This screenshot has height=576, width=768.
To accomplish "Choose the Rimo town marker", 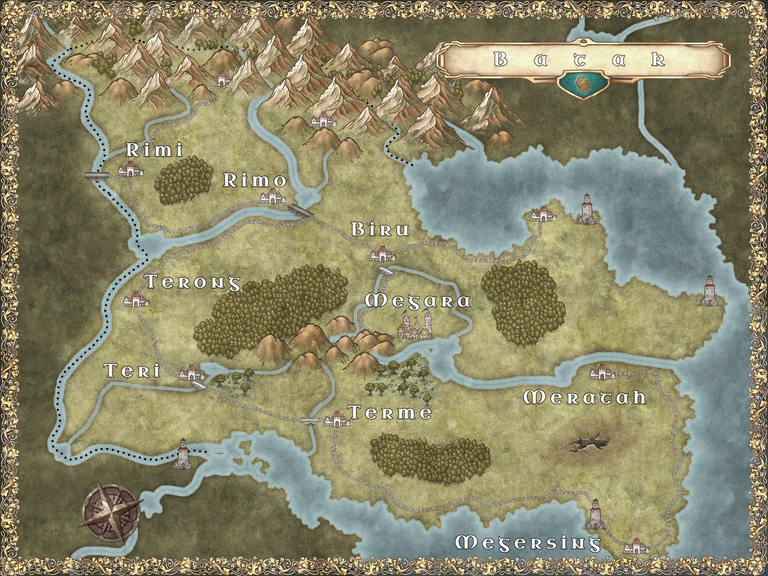I will pos(271,197).
